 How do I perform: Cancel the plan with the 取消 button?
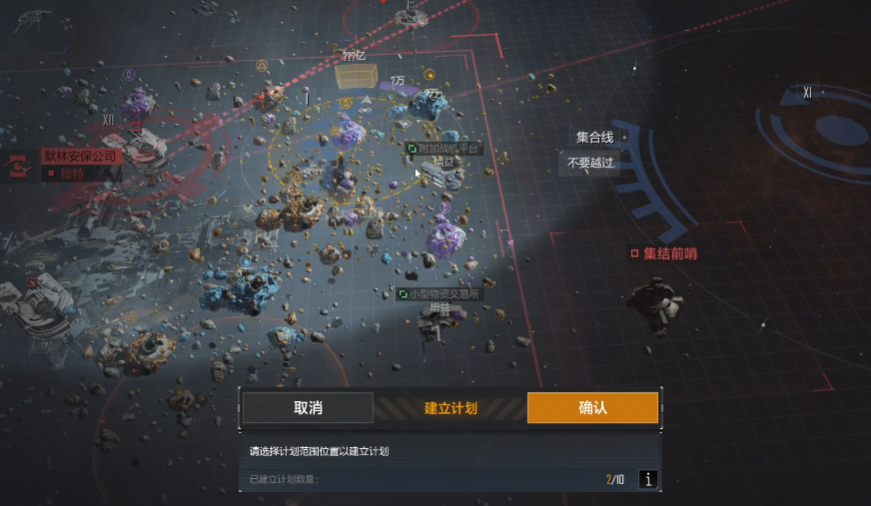308,408
